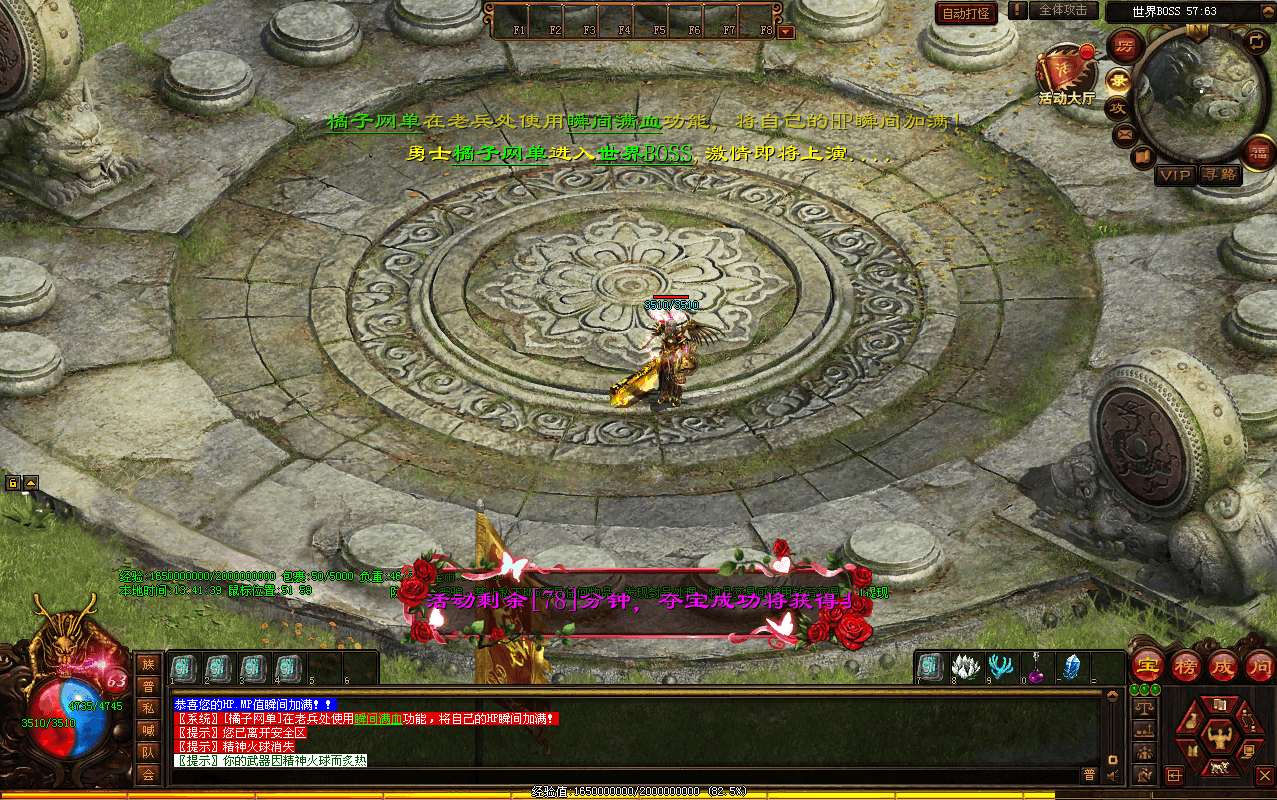Open the 成 achievements button

(1222, 665)
